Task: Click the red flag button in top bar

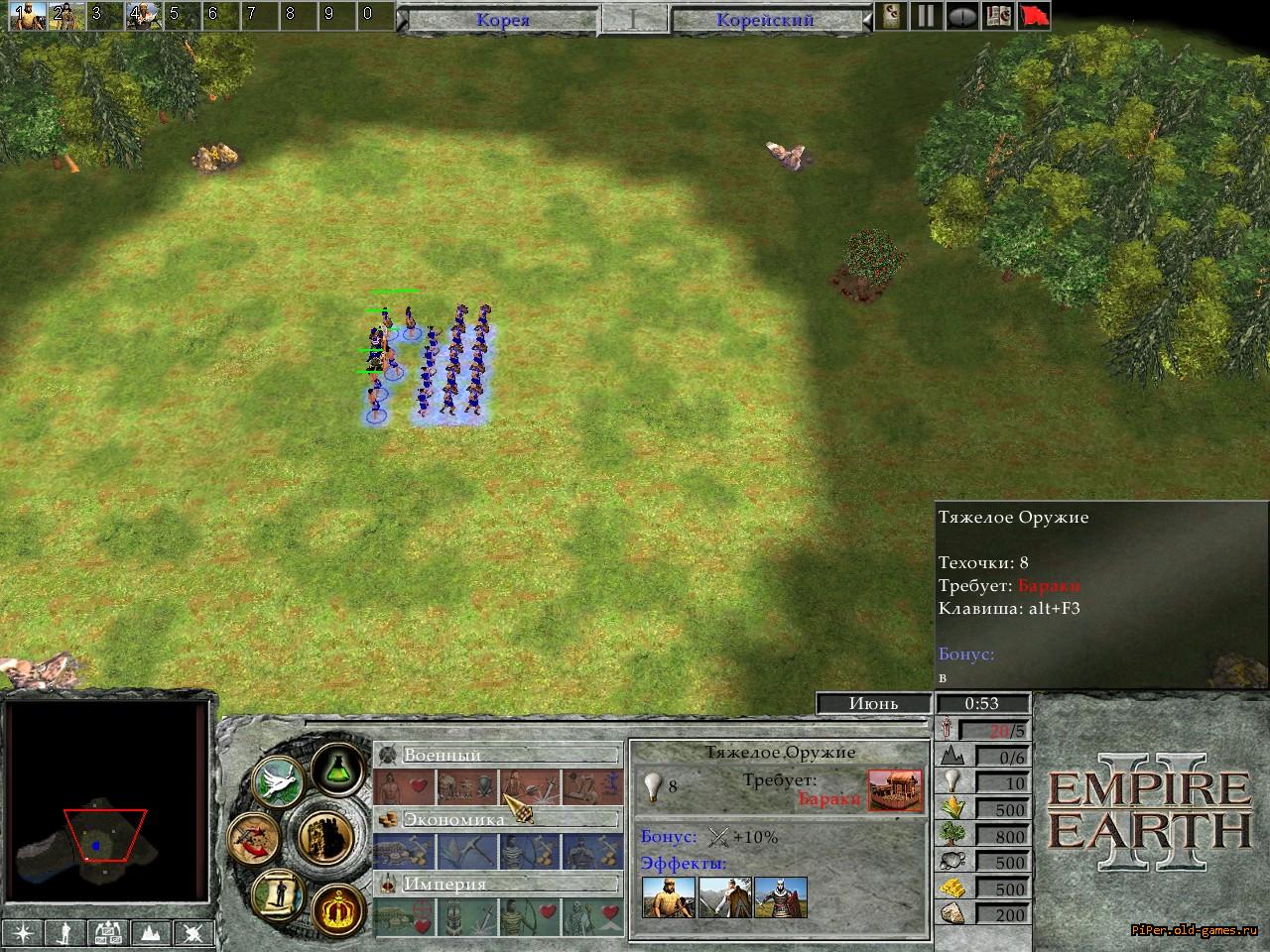Action: 1035,16
